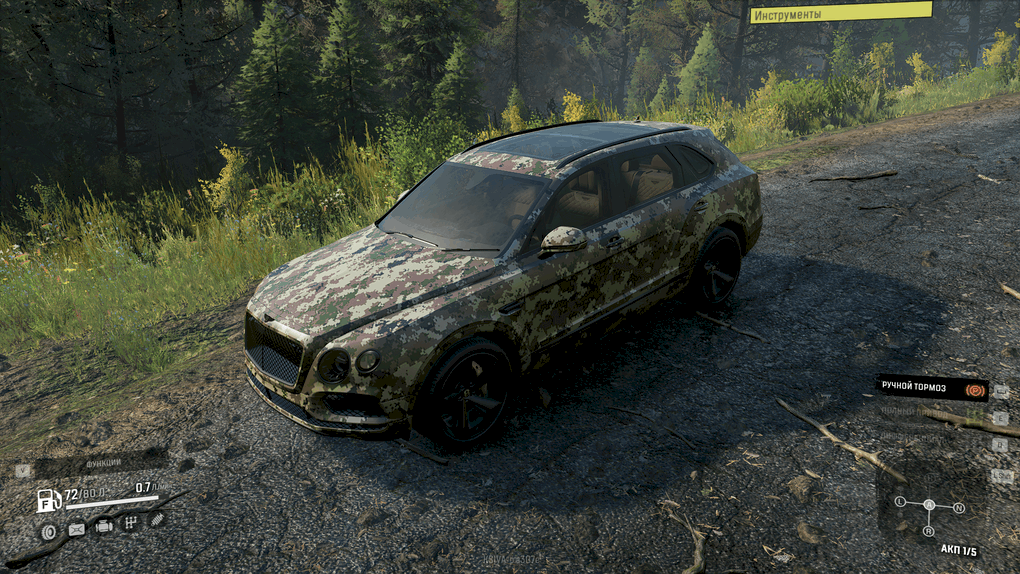Click the wheel damage status icon
The width and height of the screenshot is (1020, 574).
point(48,531)
